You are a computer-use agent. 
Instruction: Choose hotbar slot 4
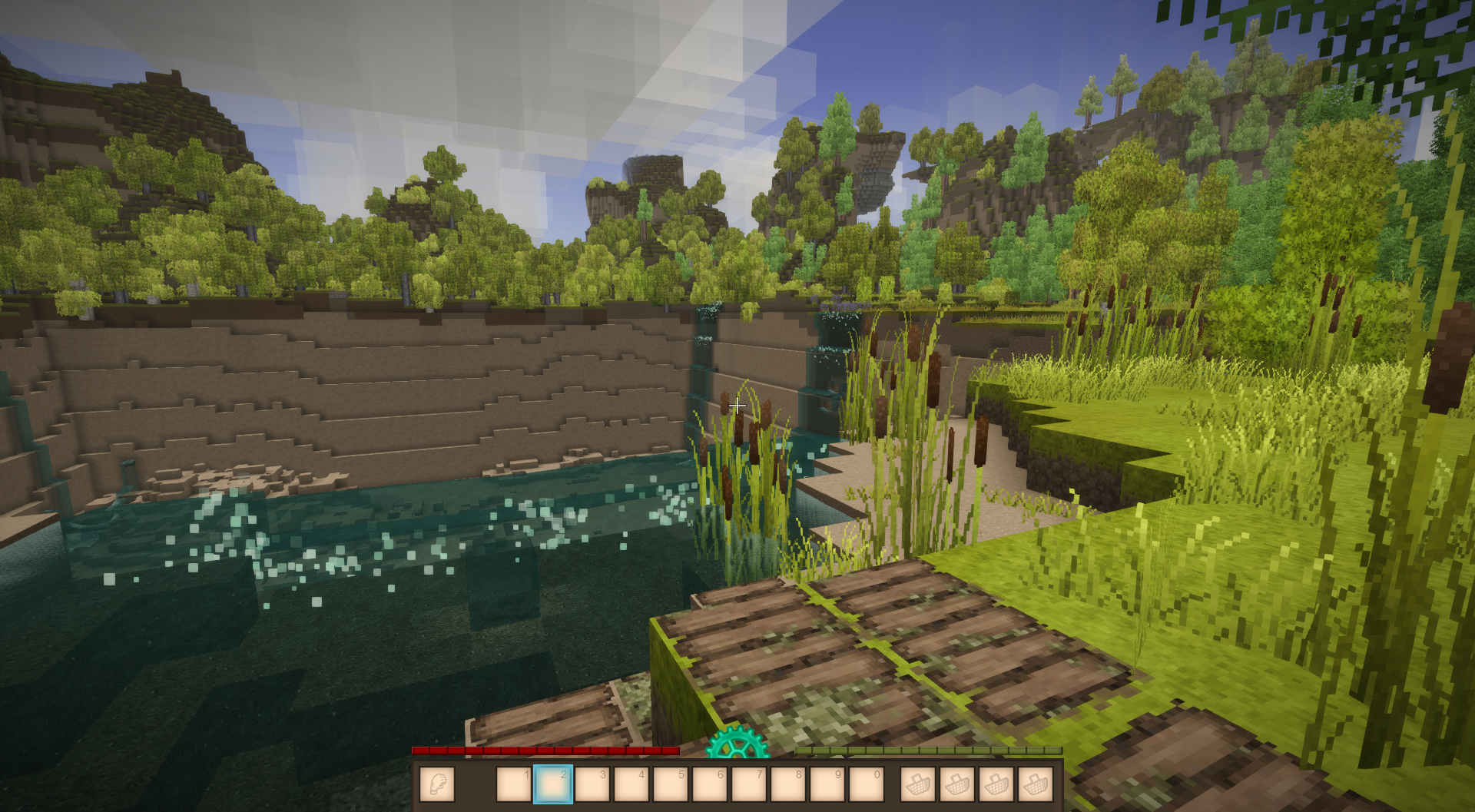(x=631, y=784)
